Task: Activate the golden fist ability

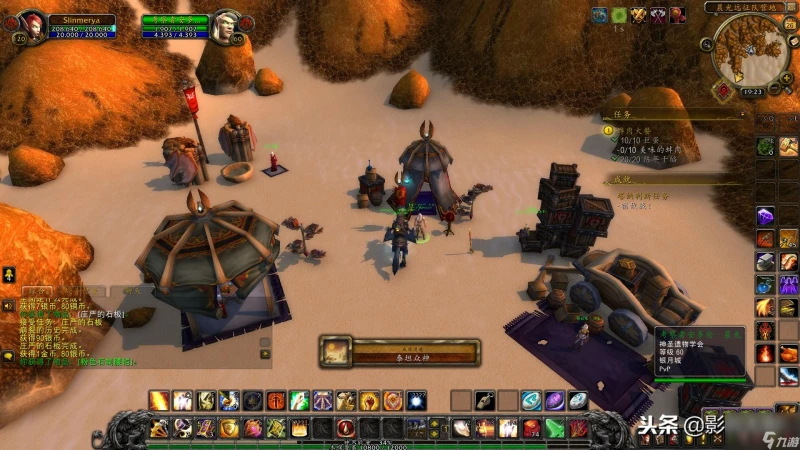Action: pyautogui.click(x=369, y=400)
